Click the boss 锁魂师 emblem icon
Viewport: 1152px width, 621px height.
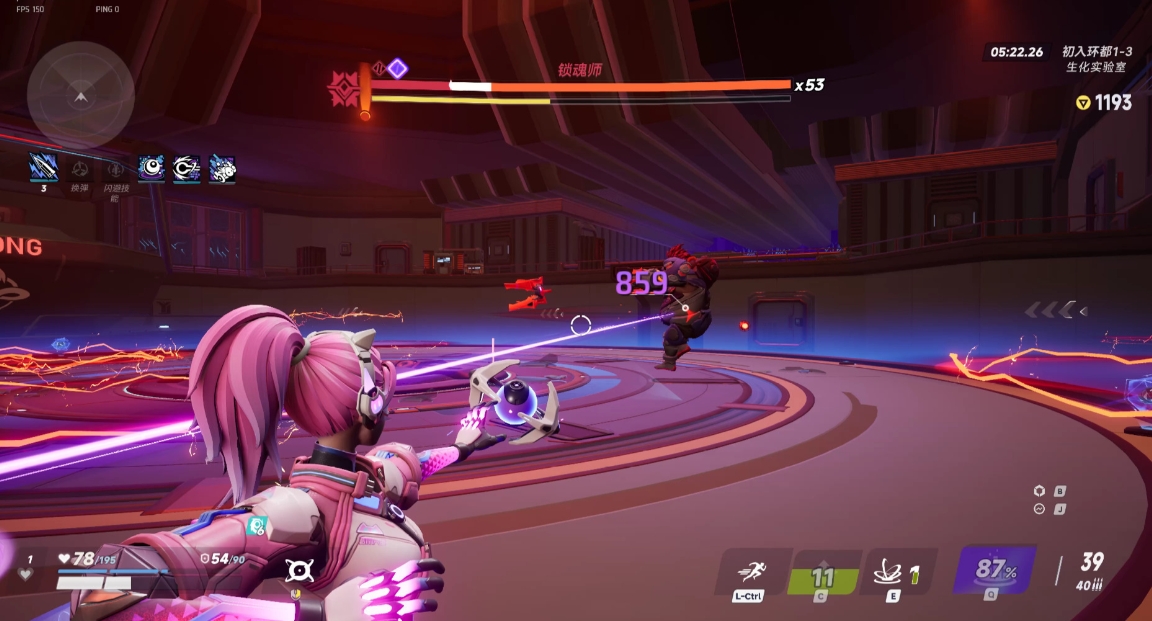coord(343,89)
